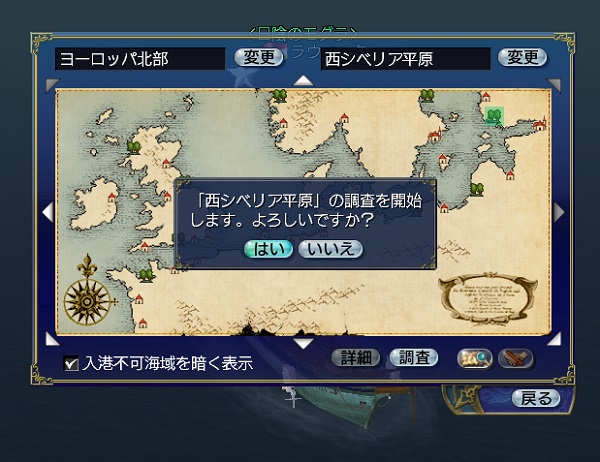This screenshot has height=462, width=600.
Task: Click the brush icon button
Action: [x=515, y=357]
